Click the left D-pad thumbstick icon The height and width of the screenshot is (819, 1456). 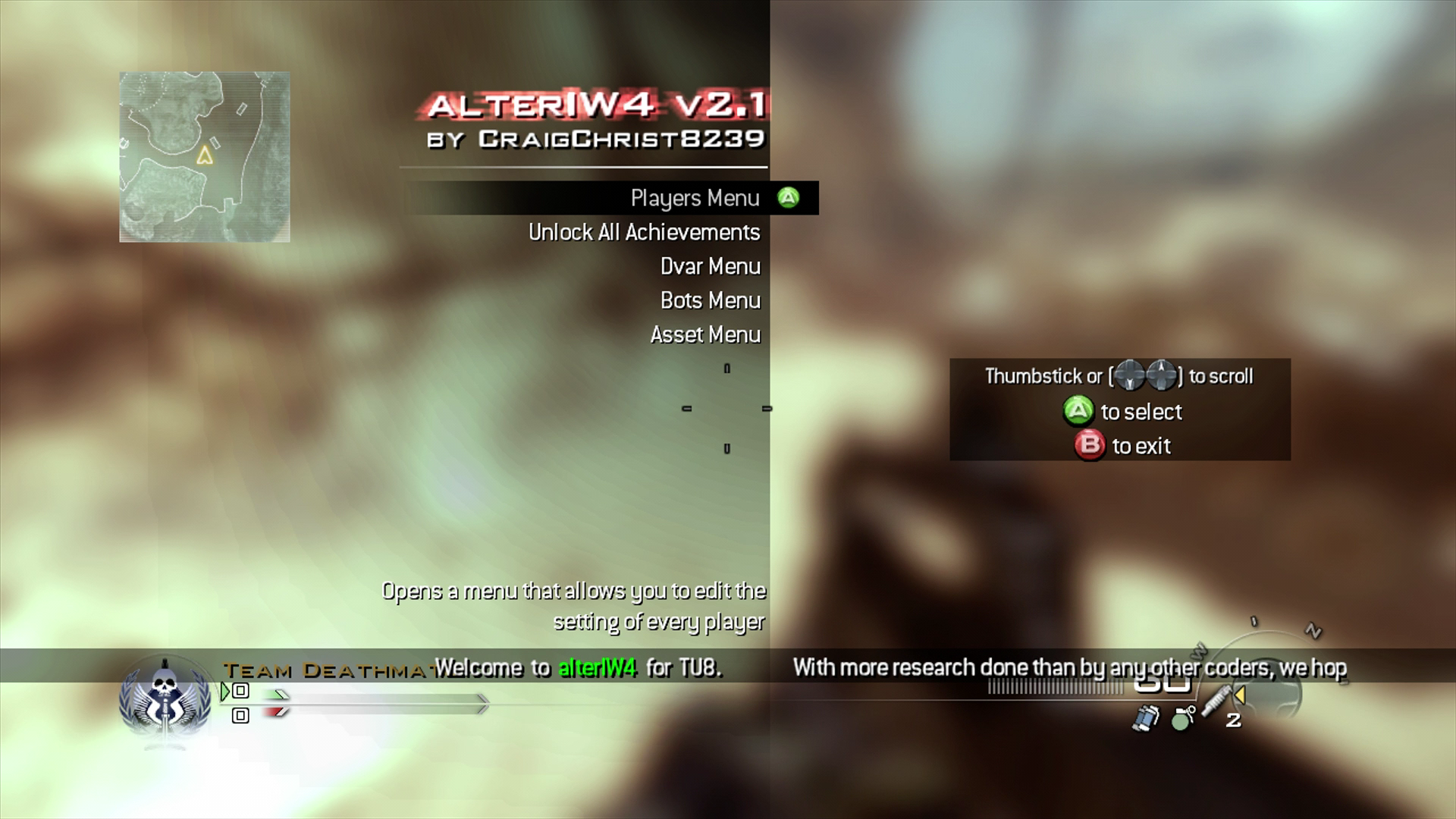[x=1130, y=375]
